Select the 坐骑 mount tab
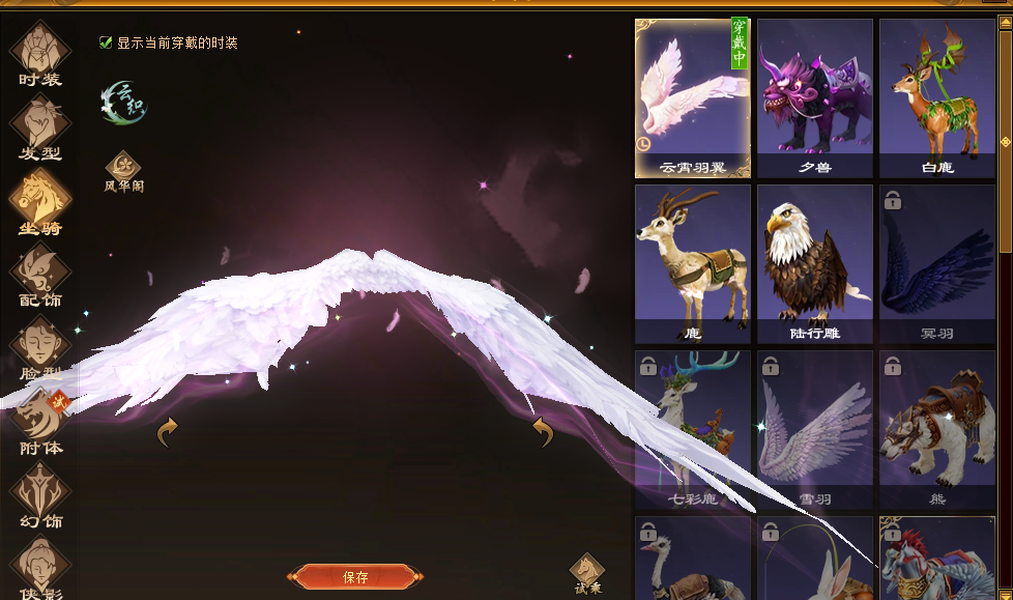Screen dimensions: 1013x600 40,201
